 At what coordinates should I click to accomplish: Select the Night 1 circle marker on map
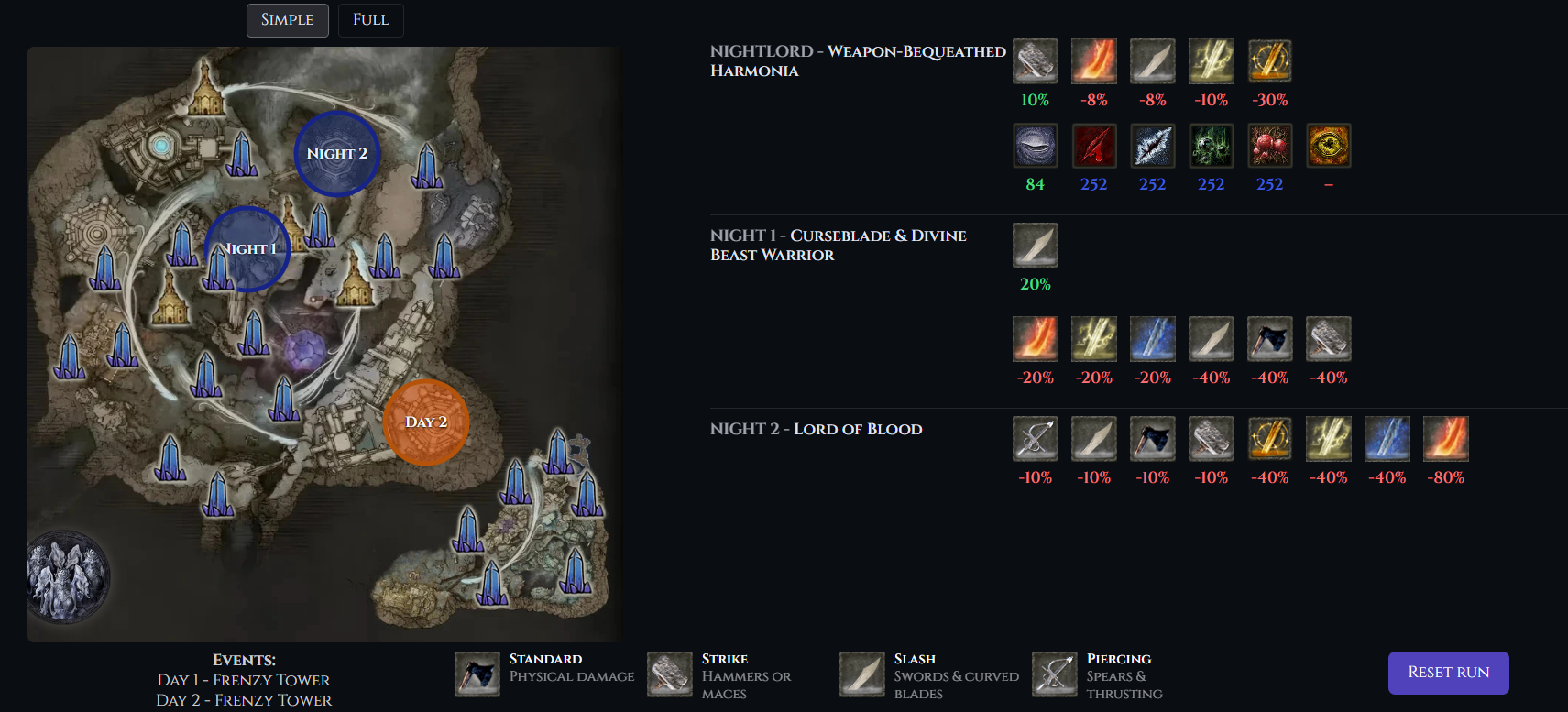[247, 249]
